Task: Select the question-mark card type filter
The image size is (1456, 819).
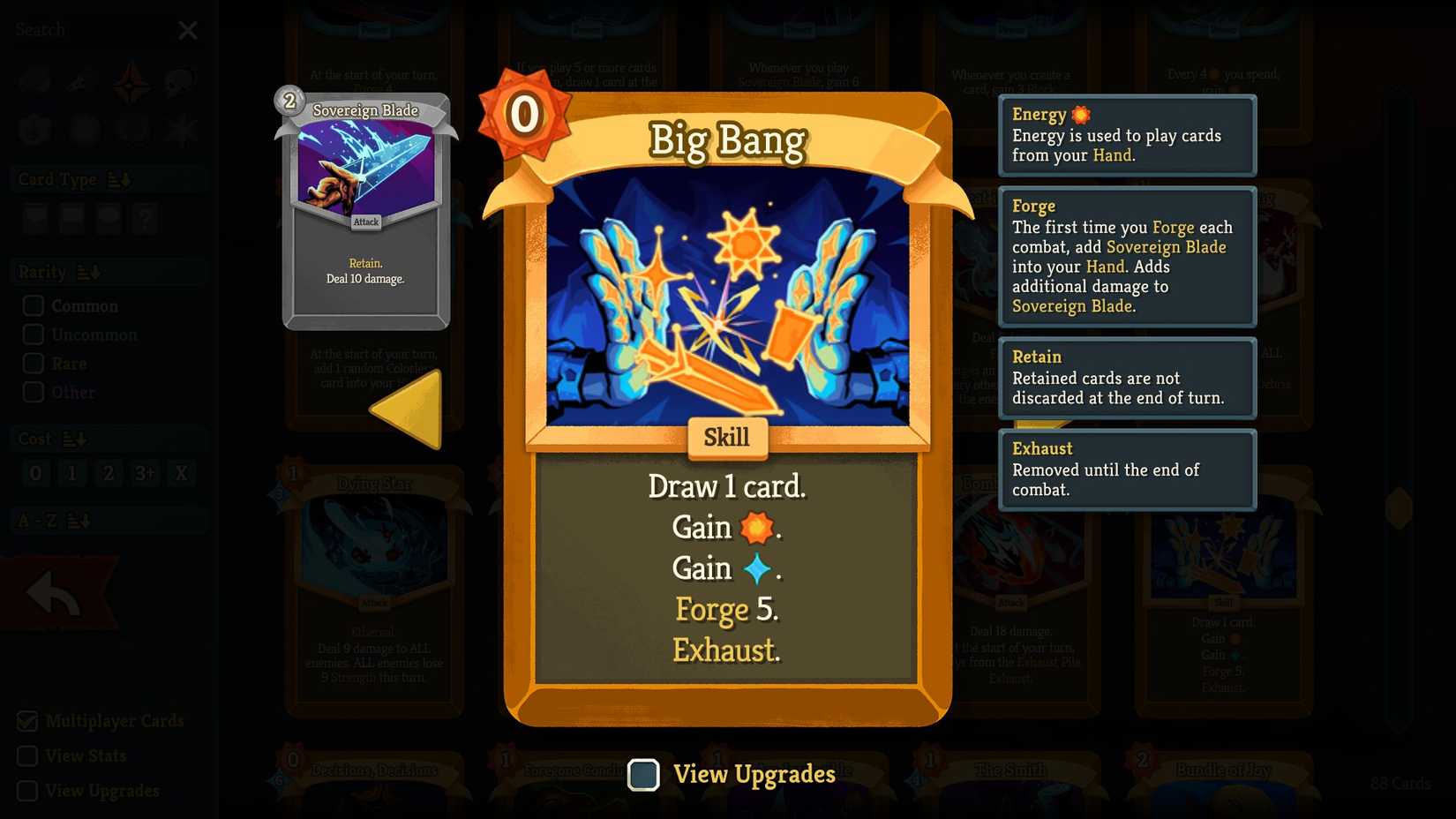Action: pyautogui.click(x=144, y=219)
